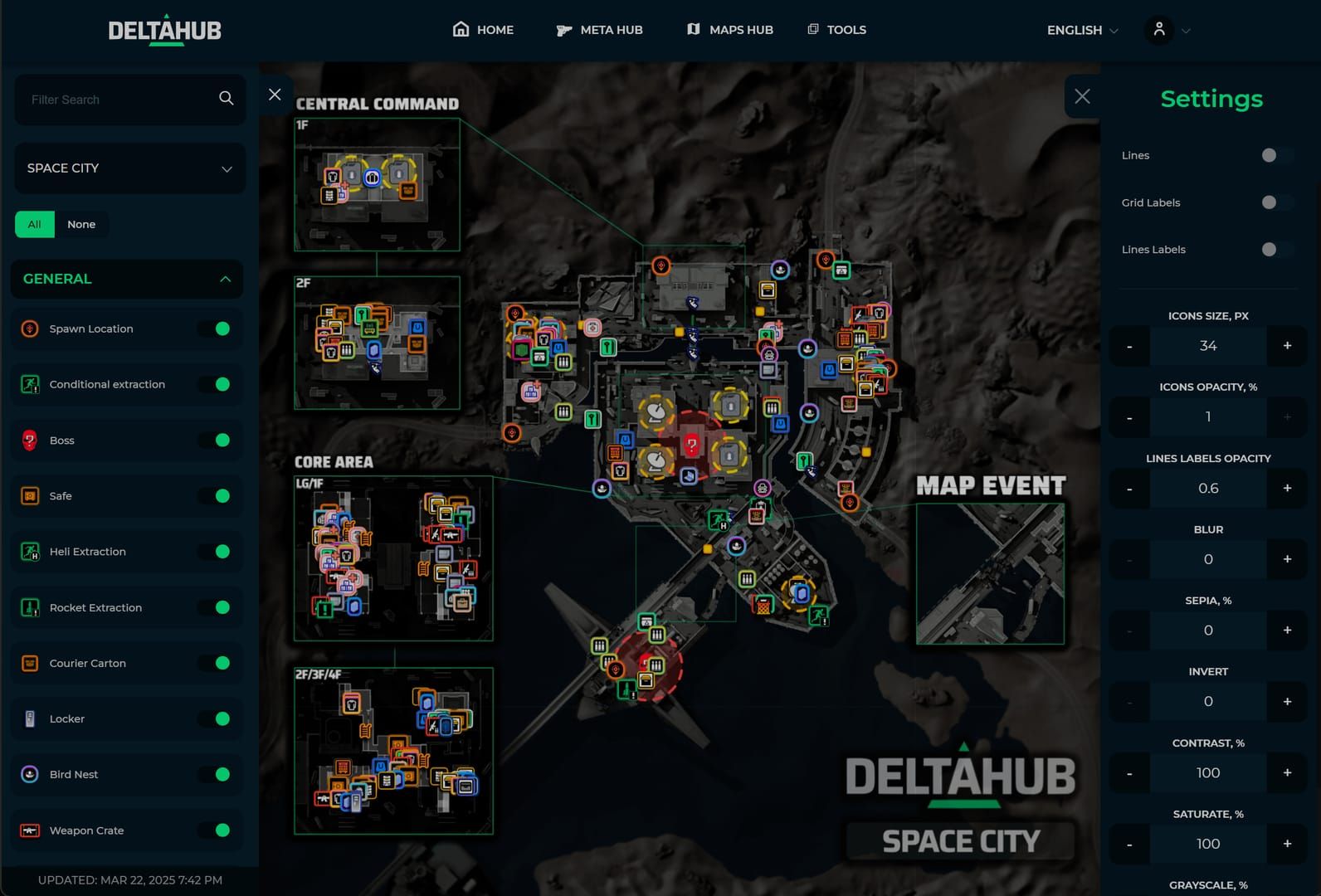This screenshot has height=896, width=1321.
Task: Click the None filter button
Action: [81, 224]
